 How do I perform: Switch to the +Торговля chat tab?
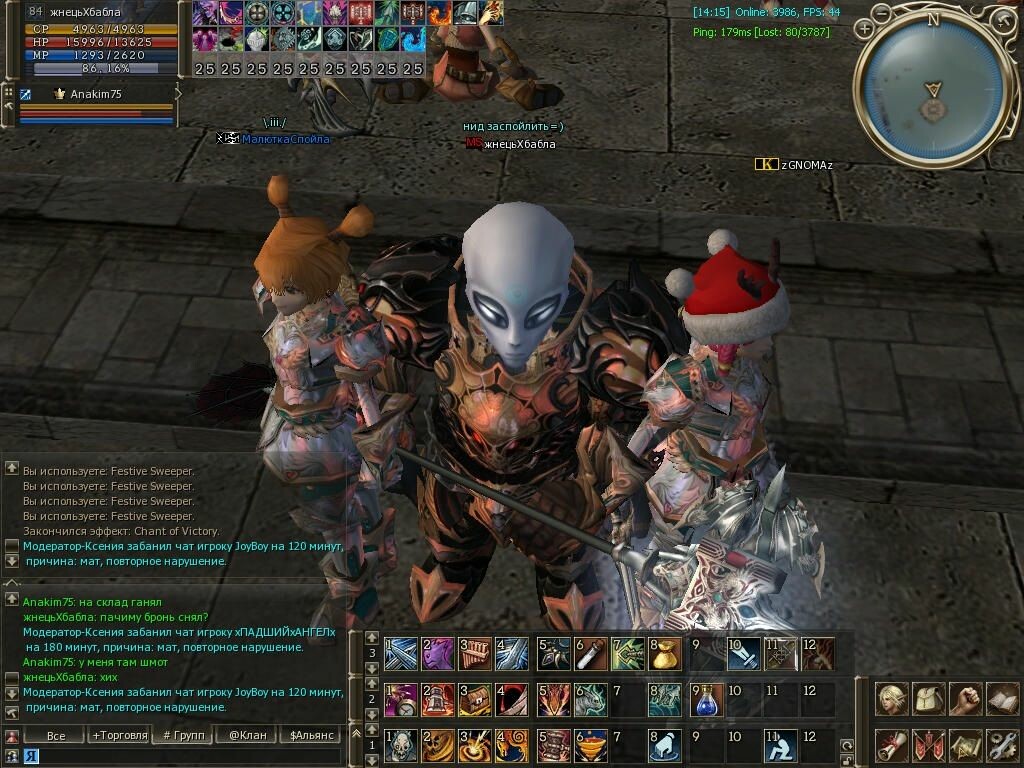coord(120,736)
